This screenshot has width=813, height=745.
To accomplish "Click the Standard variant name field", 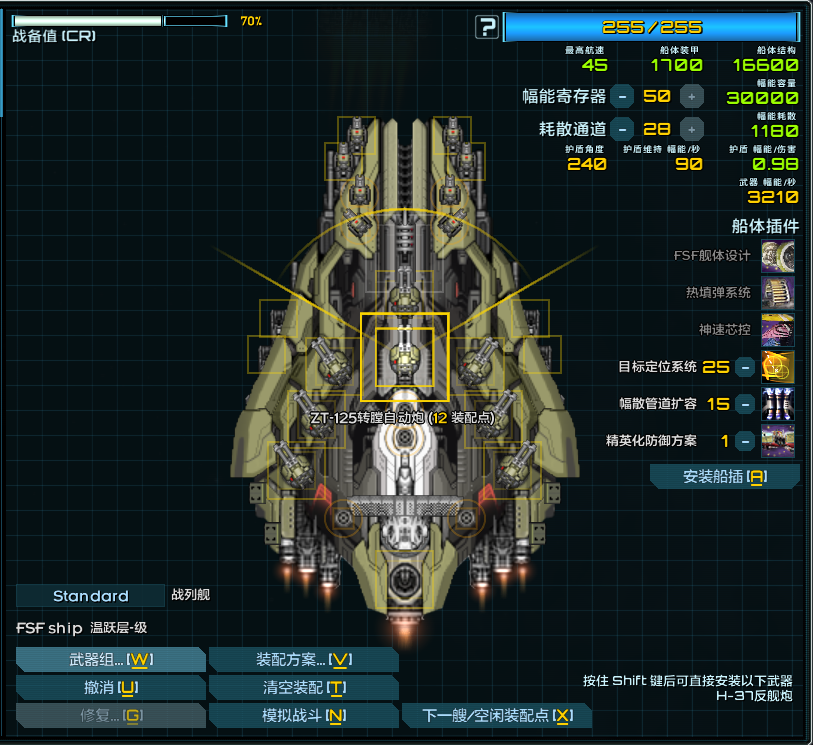I will (90, 596).
